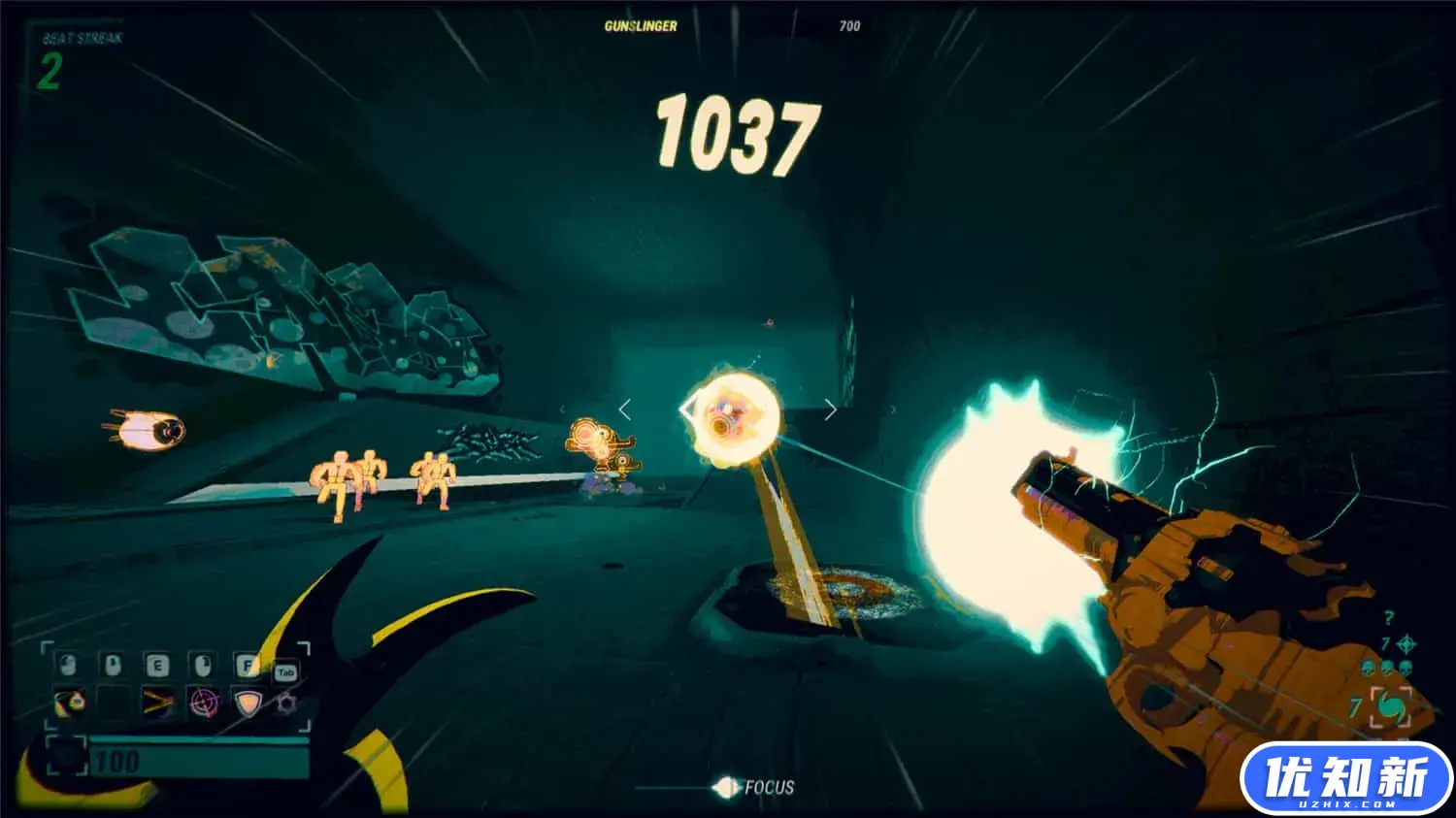Select the teal compass star icon
The height and width of the screenshot is (818, 1456).
point(1406,643)
